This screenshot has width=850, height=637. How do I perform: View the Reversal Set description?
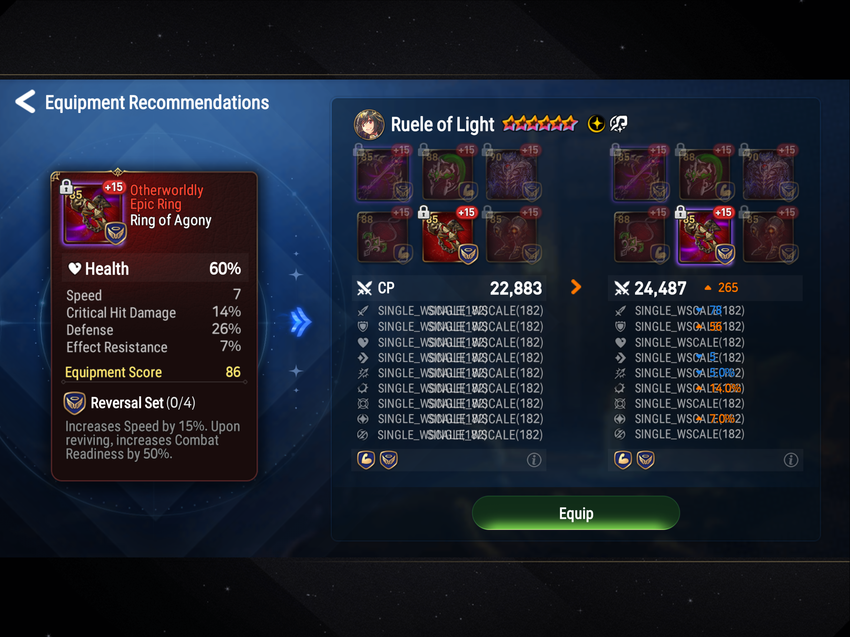tap(153, 426)
